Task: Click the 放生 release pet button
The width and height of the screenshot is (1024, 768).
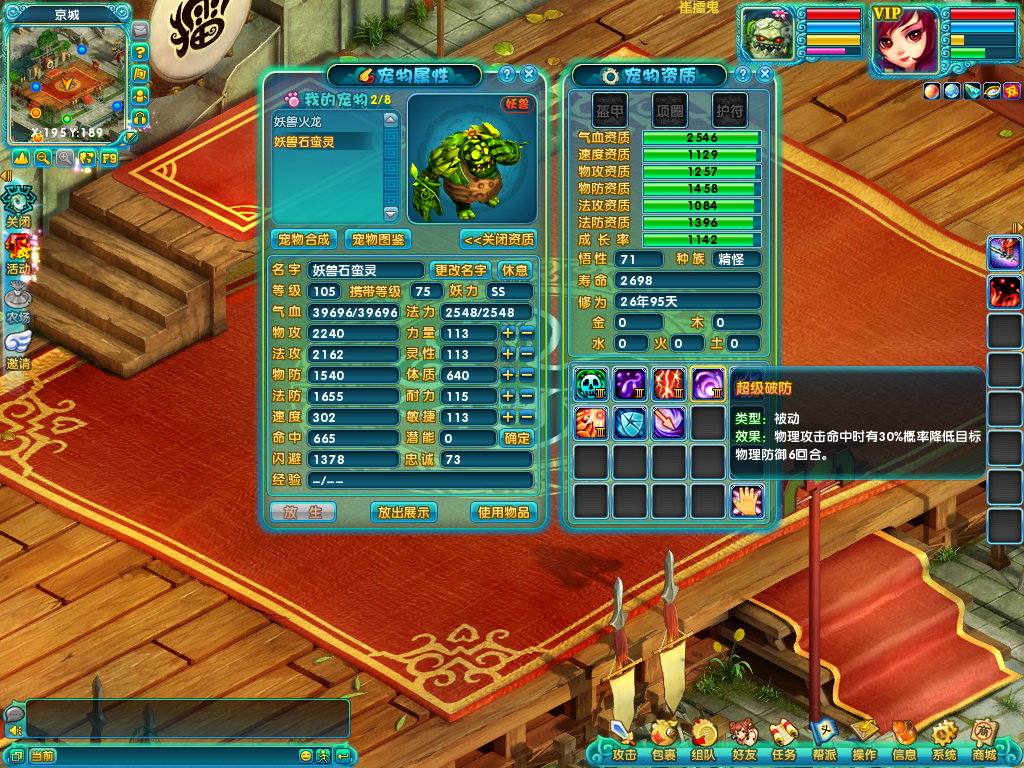Action: point(303,512)
